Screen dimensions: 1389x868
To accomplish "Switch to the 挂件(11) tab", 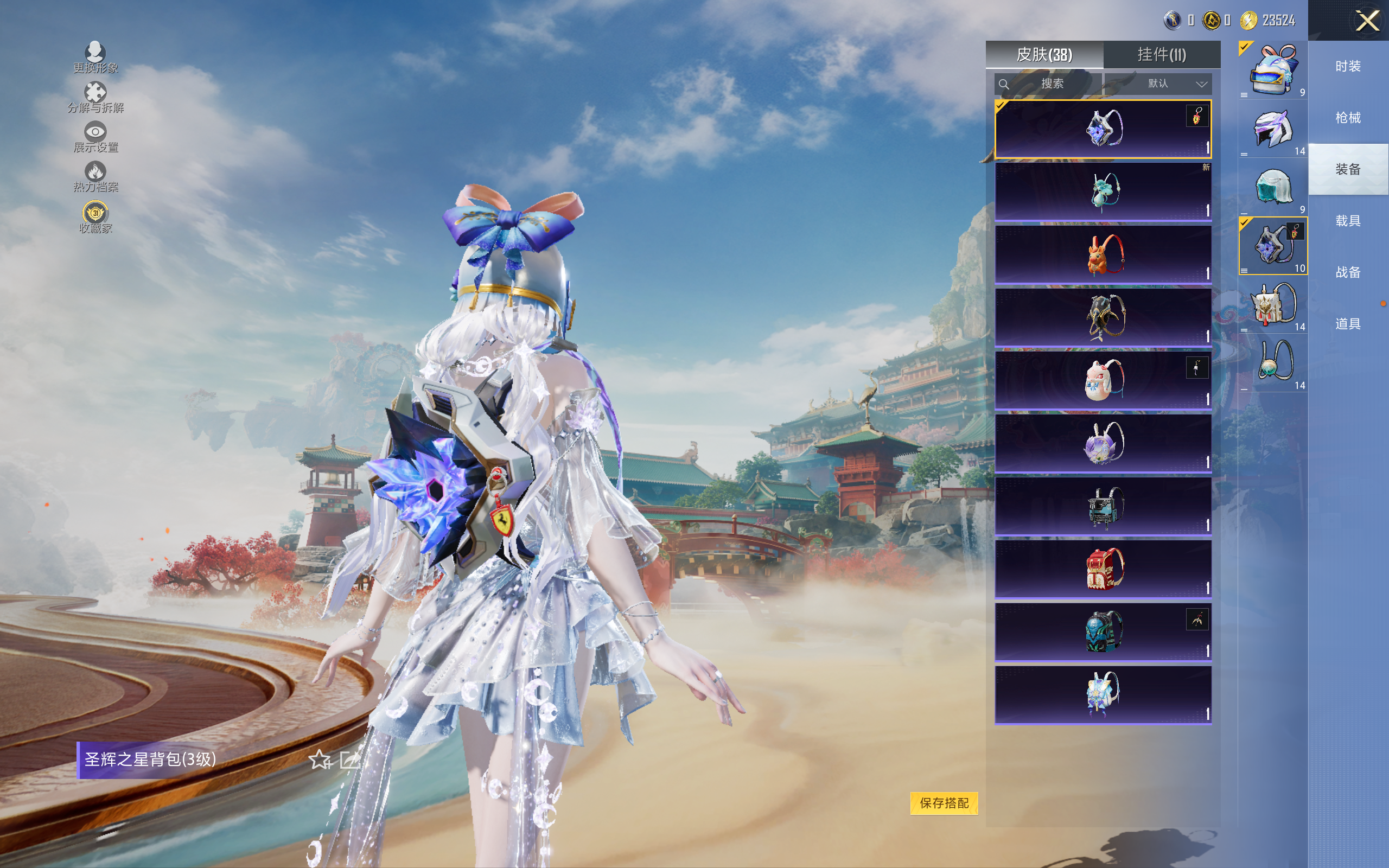I will click(1161, 55).
